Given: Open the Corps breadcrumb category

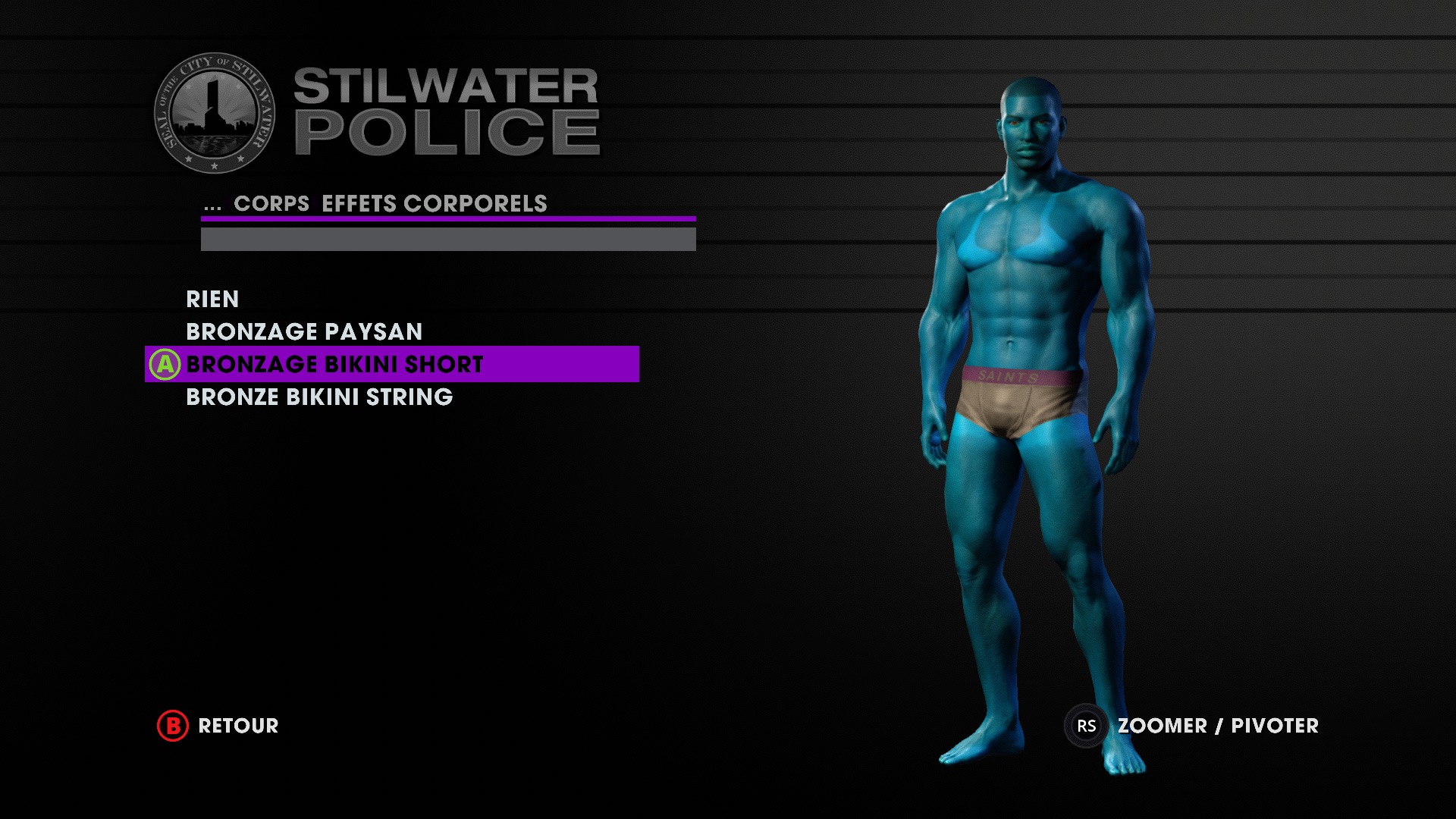Looking at the screenshot, I should tap(271, 204).
